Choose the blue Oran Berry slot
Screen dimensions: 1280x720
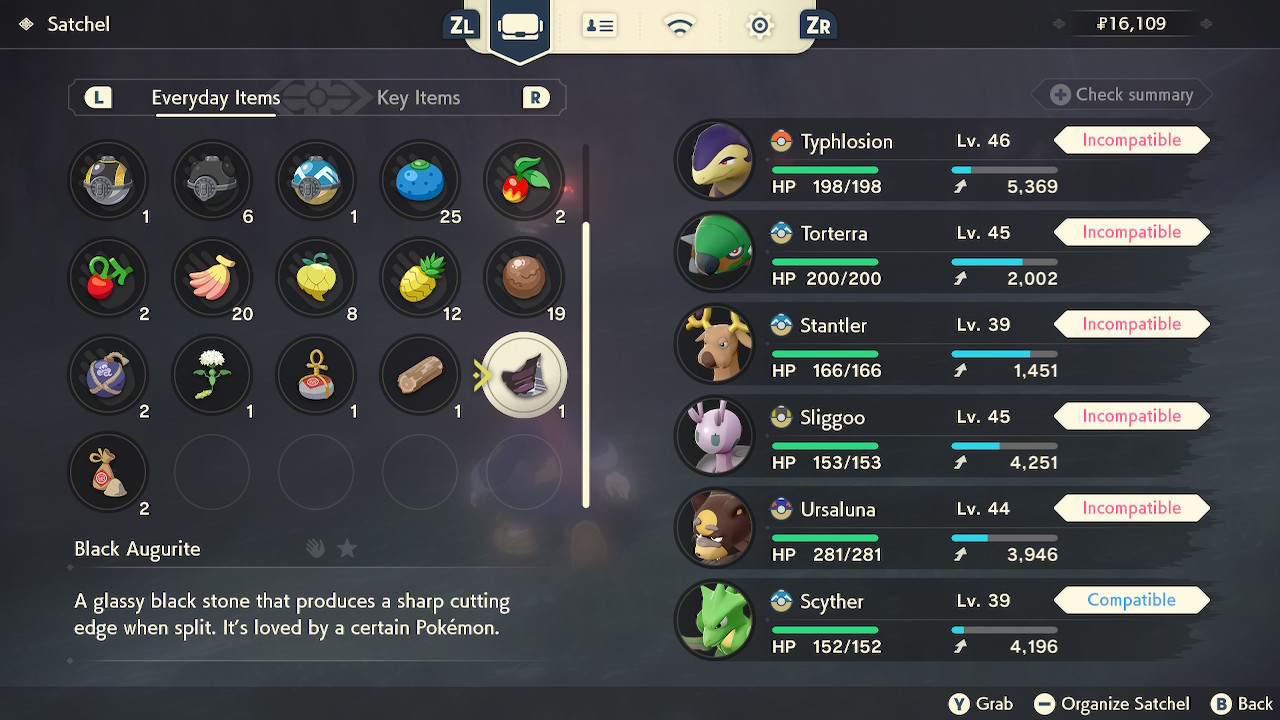click(x=419, y=181)
